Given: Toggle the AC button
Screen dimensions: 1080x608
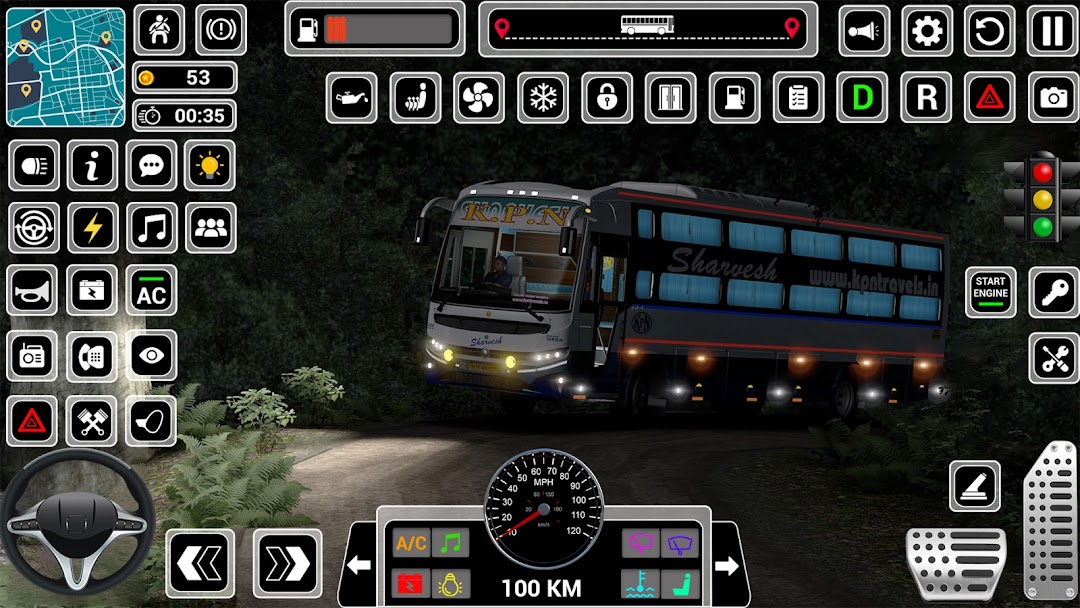Looking at the screenshot, I should tap(151, 291).
